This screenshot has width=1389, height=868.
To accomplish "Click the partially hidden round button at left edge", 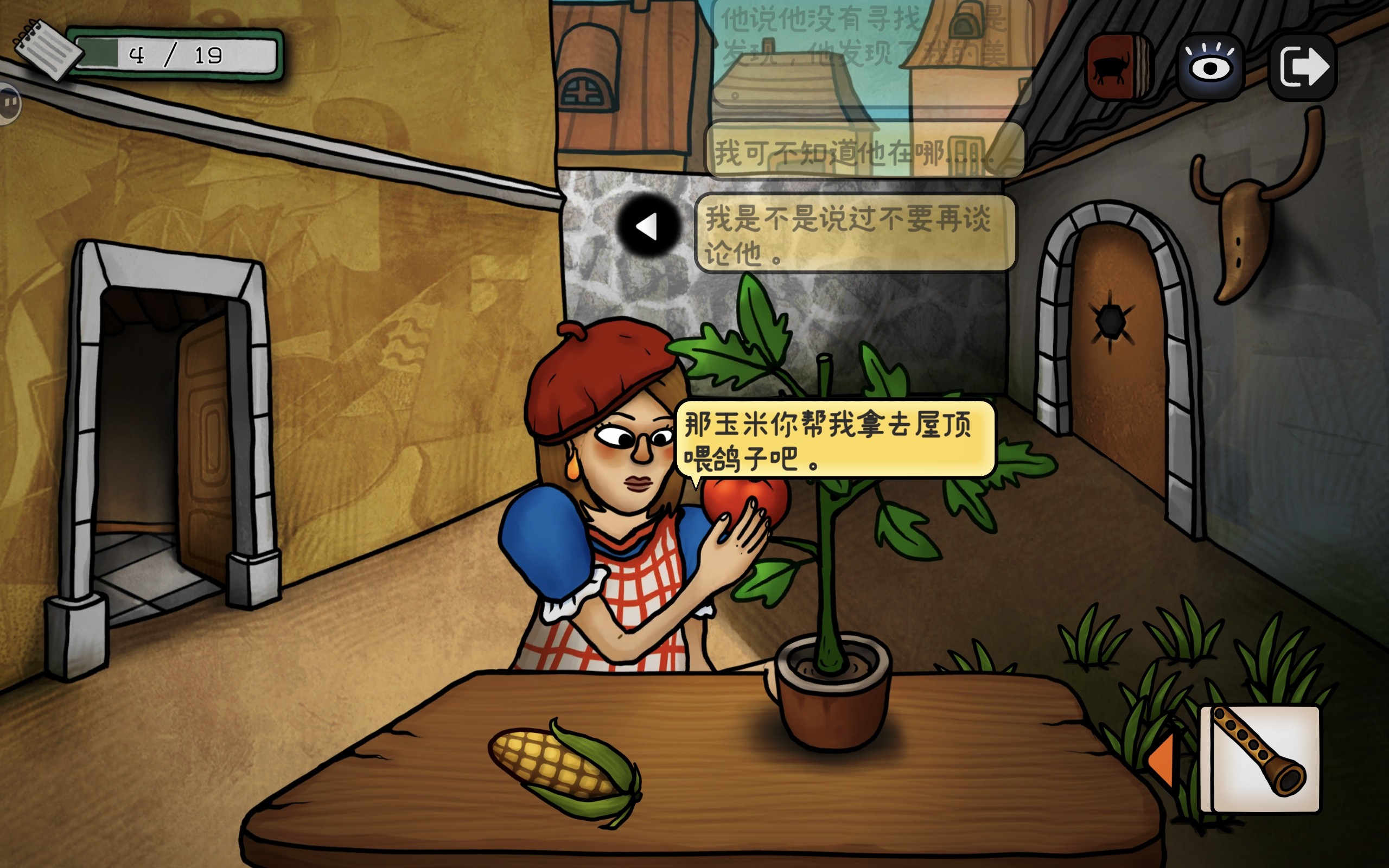I will (x=9, y=103).
